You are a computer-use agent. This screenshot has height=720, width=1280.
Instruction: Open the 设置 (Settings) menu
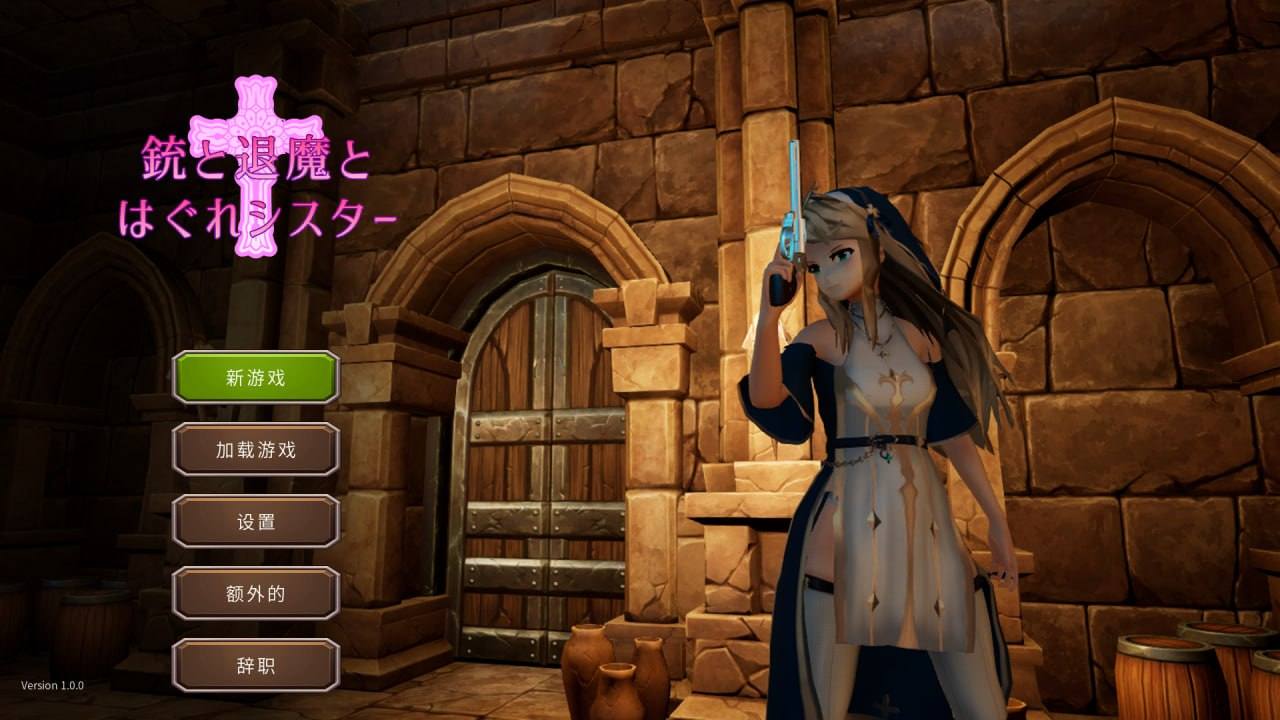[256, 521]
